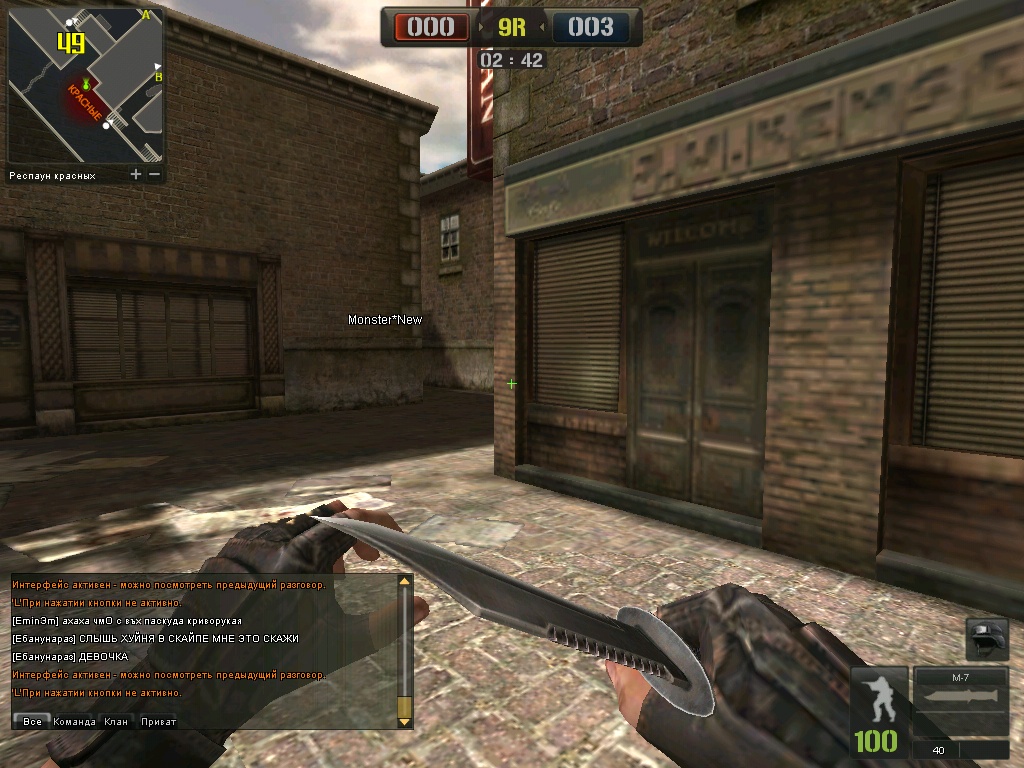Screen dimensions: 1024x768
Task: Open the Команда chat tab
Action: pyautogui.click(x=75, y=721)
